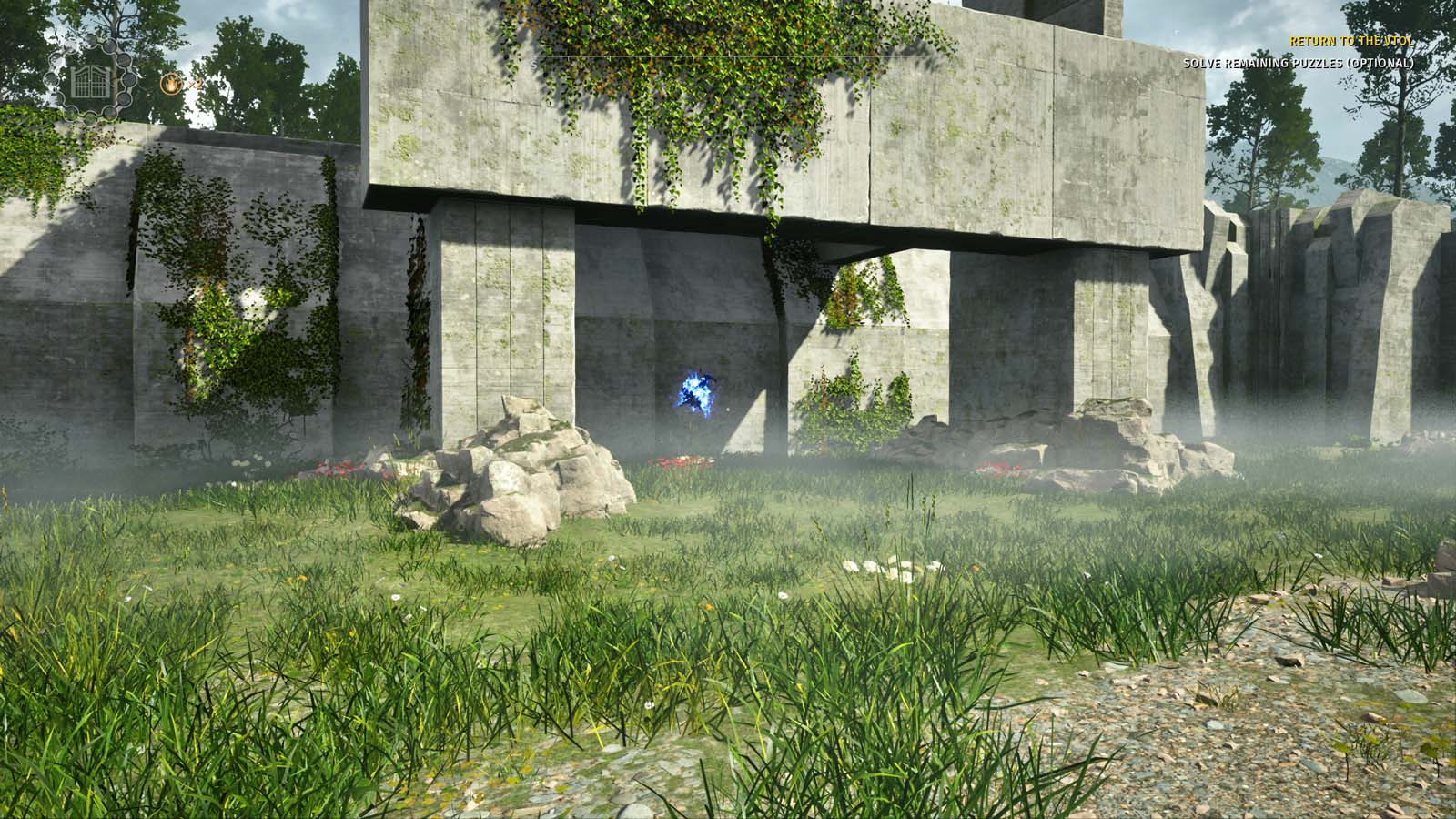Screen dimensions: 1456x819
Task: Expand the objective list under RETURN TO THE VTOL
Action: click(1350, 41)
